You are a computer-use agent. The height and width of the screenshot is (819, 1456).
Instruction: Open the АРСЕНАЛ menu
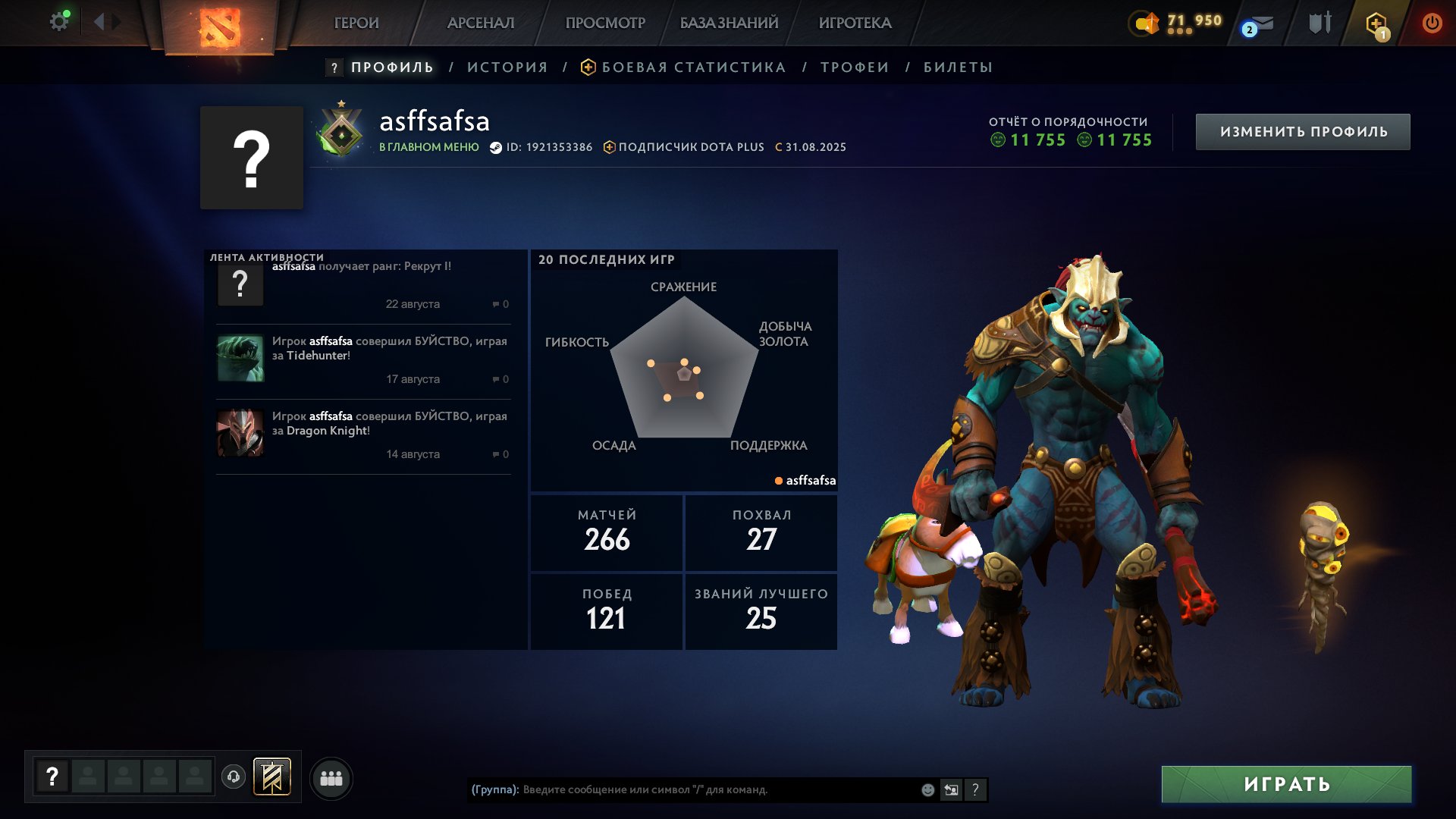point(481,23)
